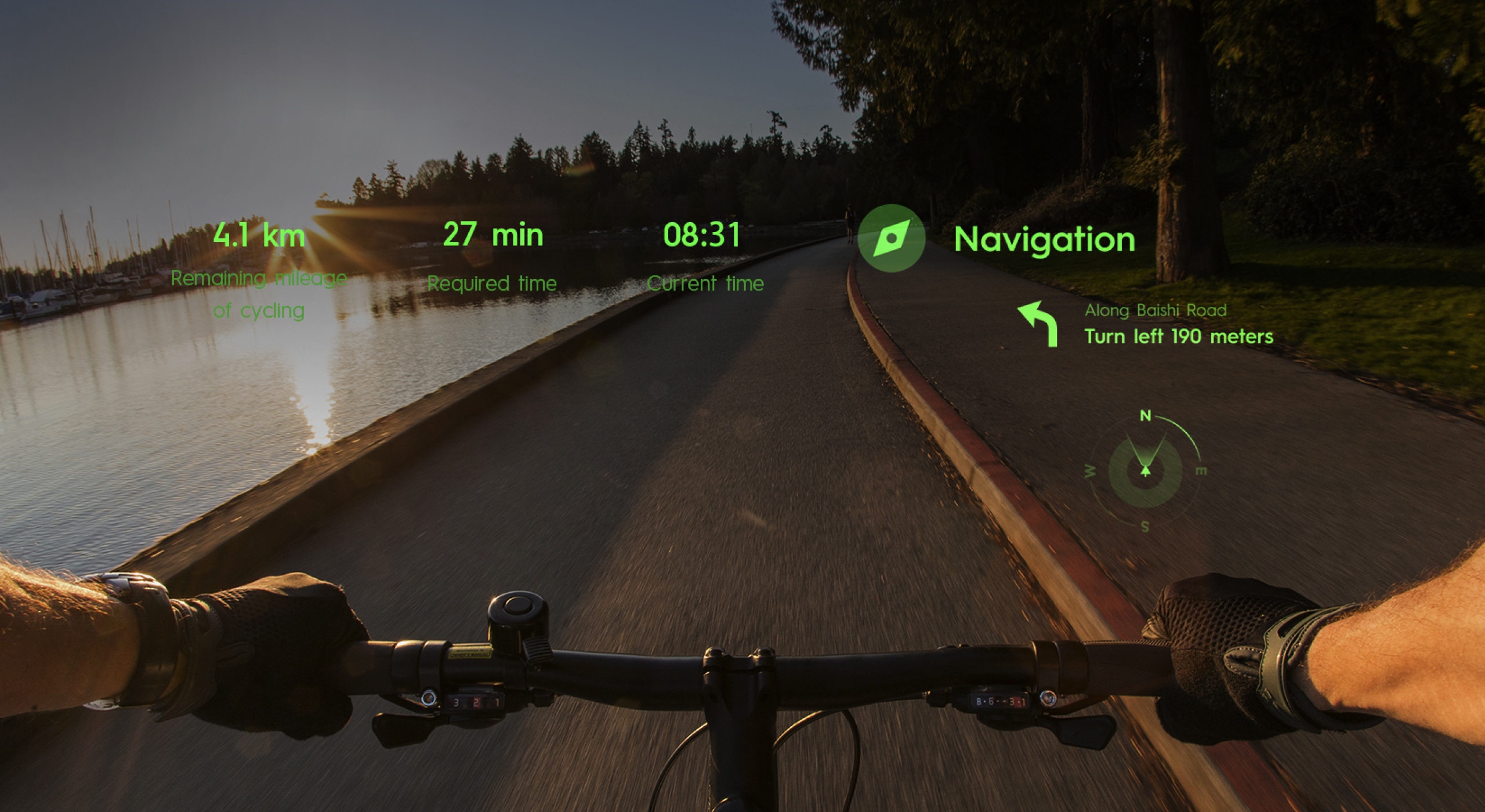Select the Turn left 190 meters instruction
Viewport: 1485px width, 812px height.
(1179, 336)
